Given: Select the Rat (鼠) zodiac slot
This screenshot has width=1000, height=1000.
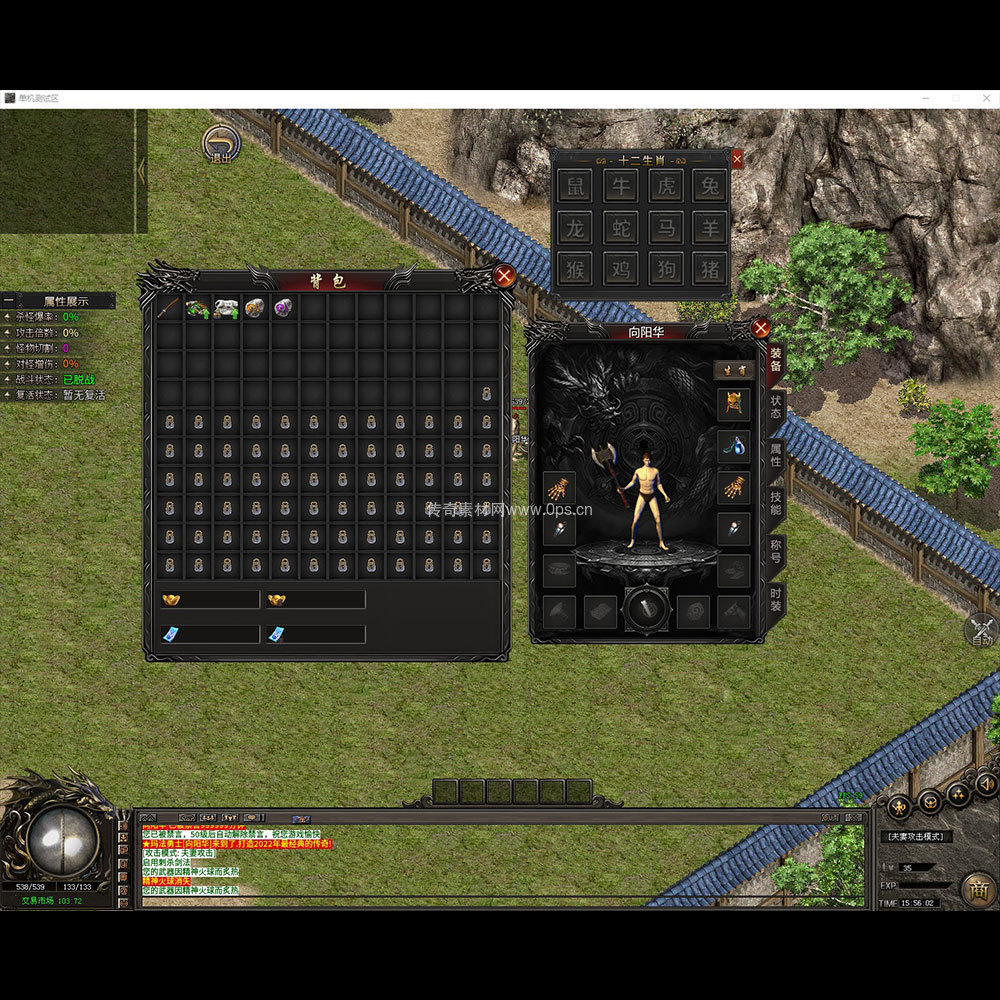Looking at the screenshot, I should coord(574,186).
